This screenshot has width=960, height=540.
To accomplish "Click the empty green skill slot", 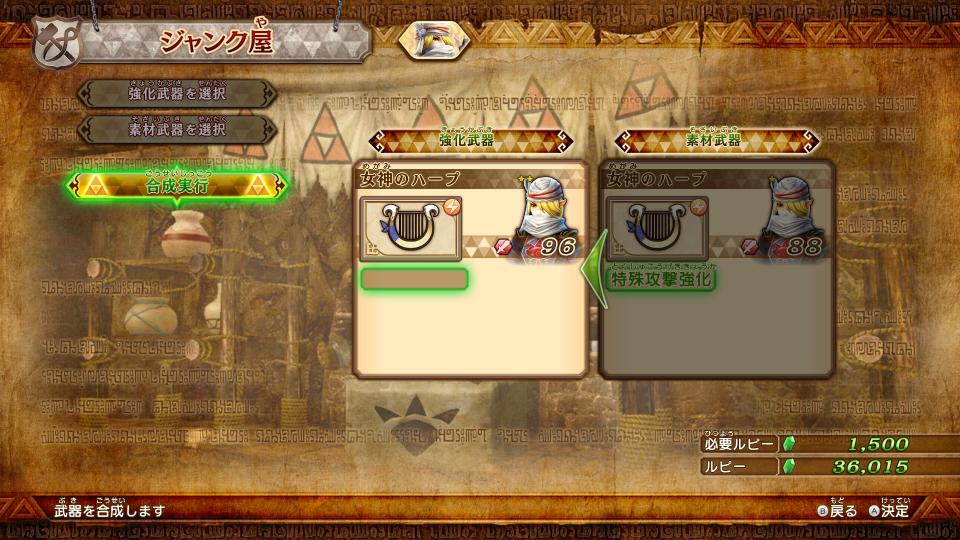I will point(414,279).
